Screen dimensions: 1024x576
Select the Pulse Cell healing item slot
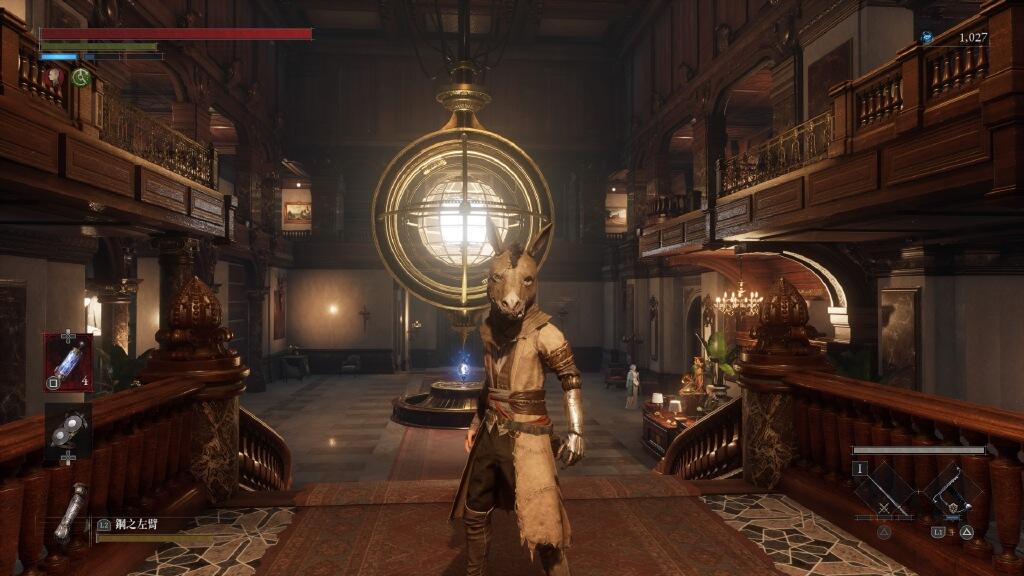pos(68,362)
